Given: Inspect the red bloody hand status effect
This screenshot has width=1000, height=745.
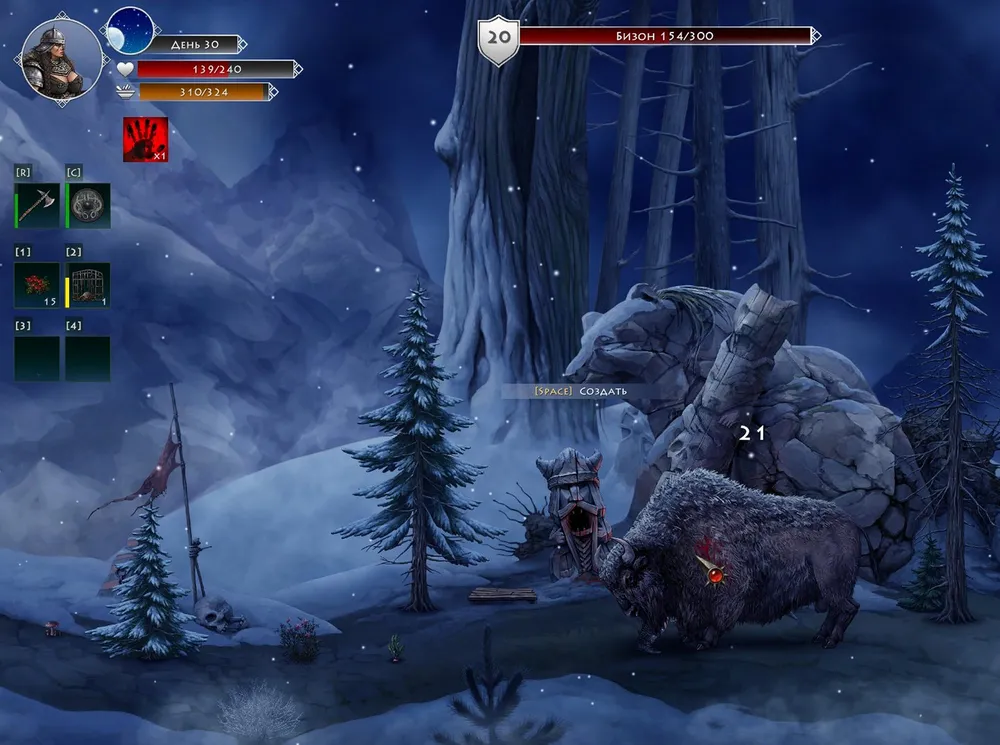Looking at the screenshot, I should [145, 140].
